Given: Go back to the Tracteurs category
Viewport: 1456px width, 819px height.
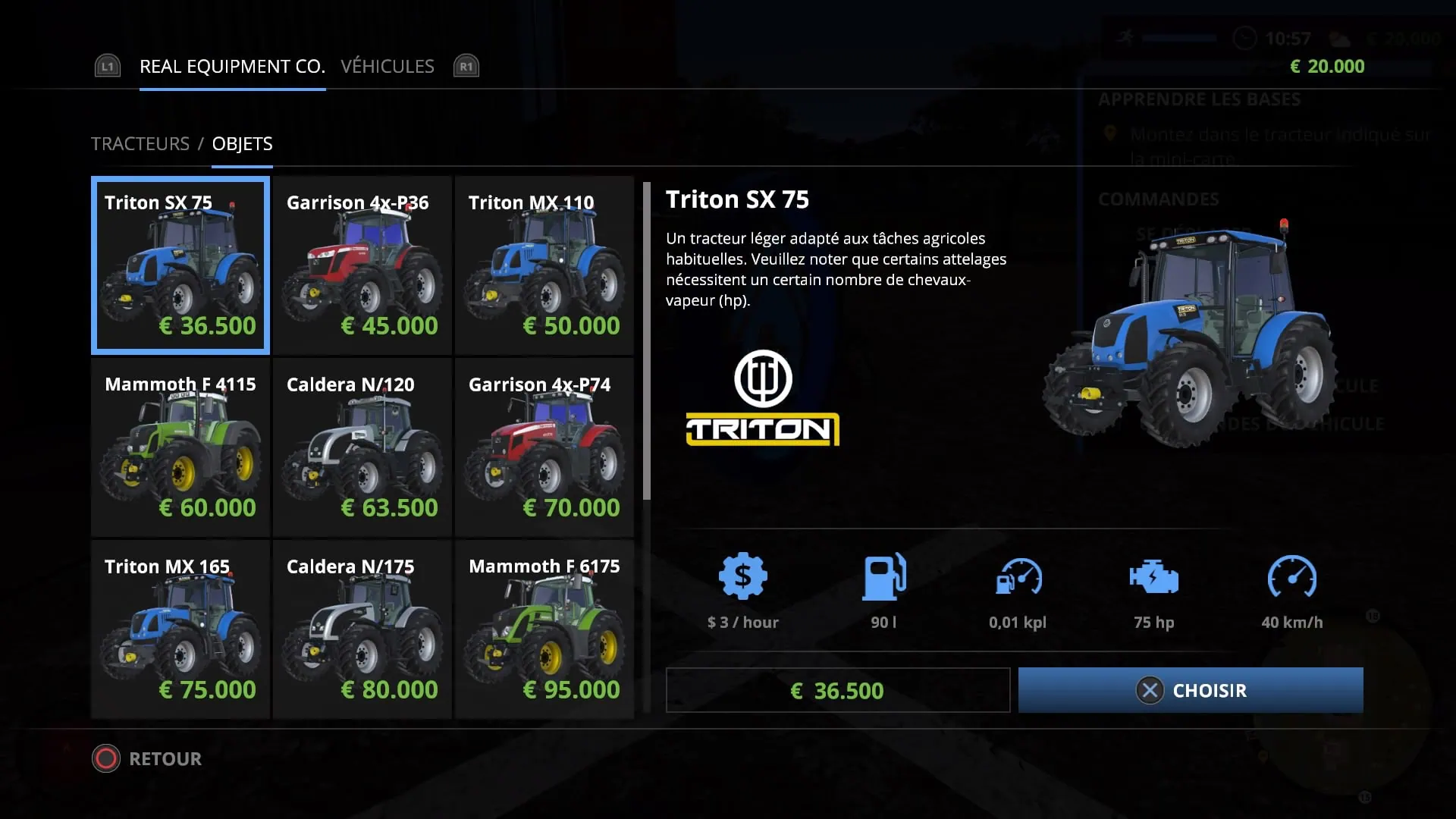Looking at the screenshot, I should pyautogui.click(x=140, y=144).
